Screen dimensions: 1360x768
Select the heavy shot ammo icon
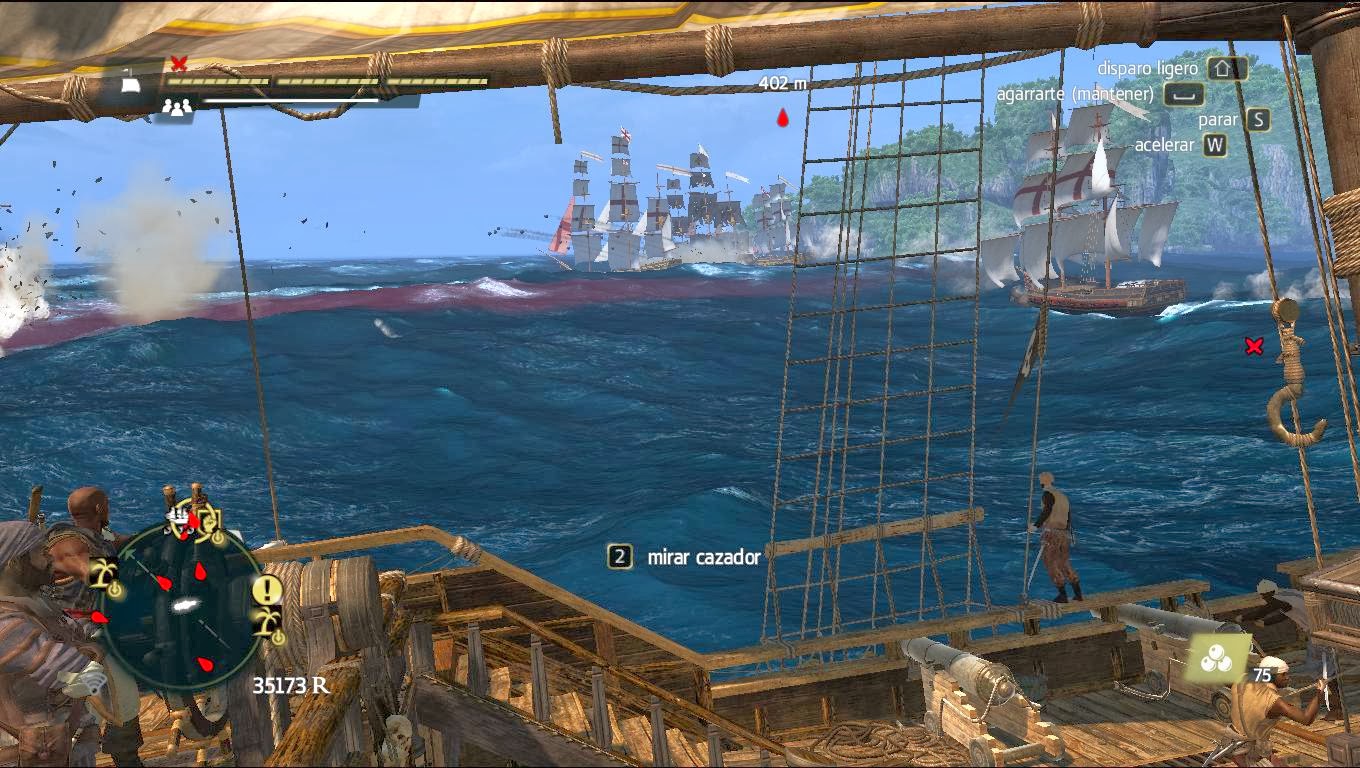1215,660
